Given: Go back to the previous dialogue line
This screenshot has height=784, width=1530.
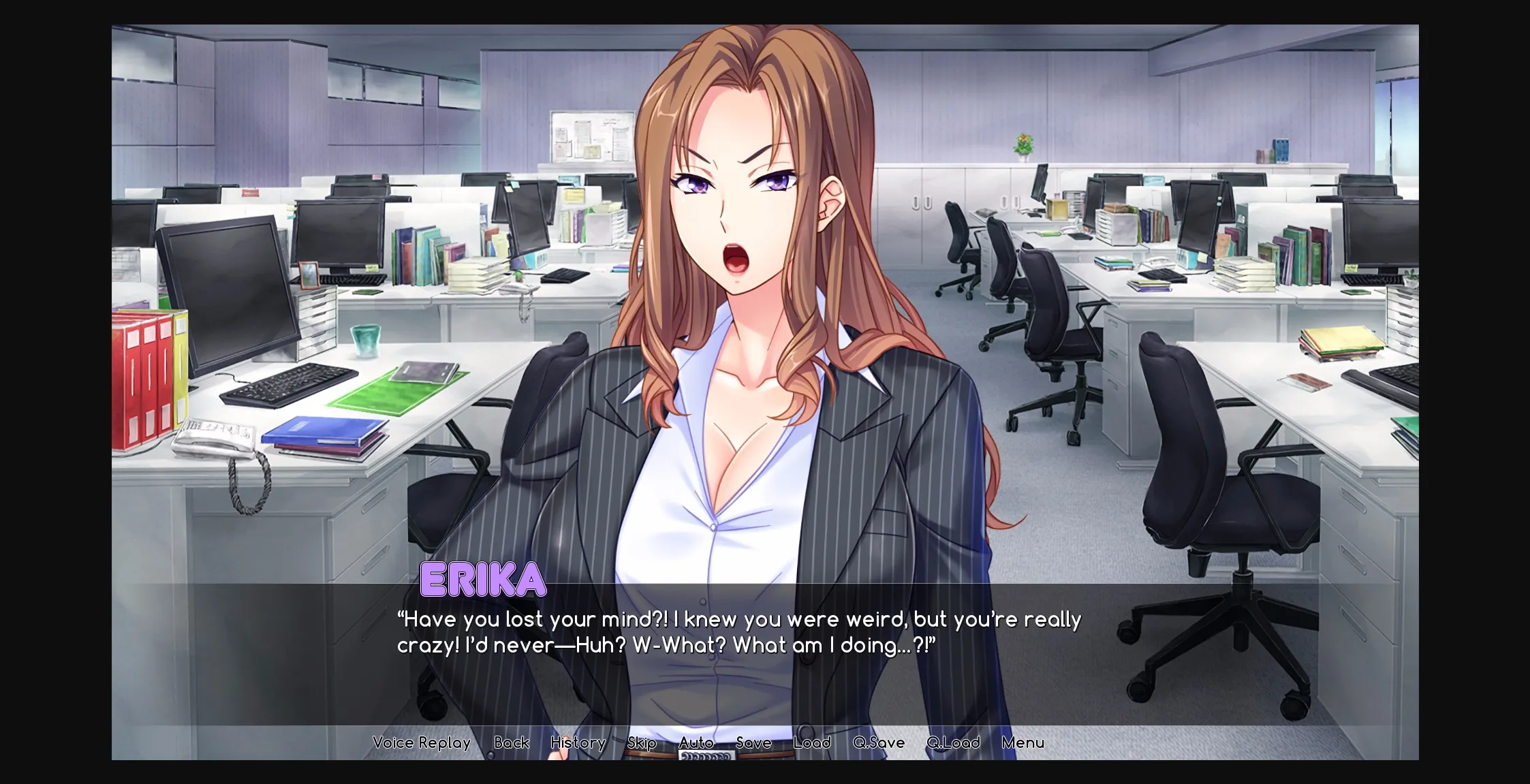Looking at the screenshot, I should click(x=512, y=742).
